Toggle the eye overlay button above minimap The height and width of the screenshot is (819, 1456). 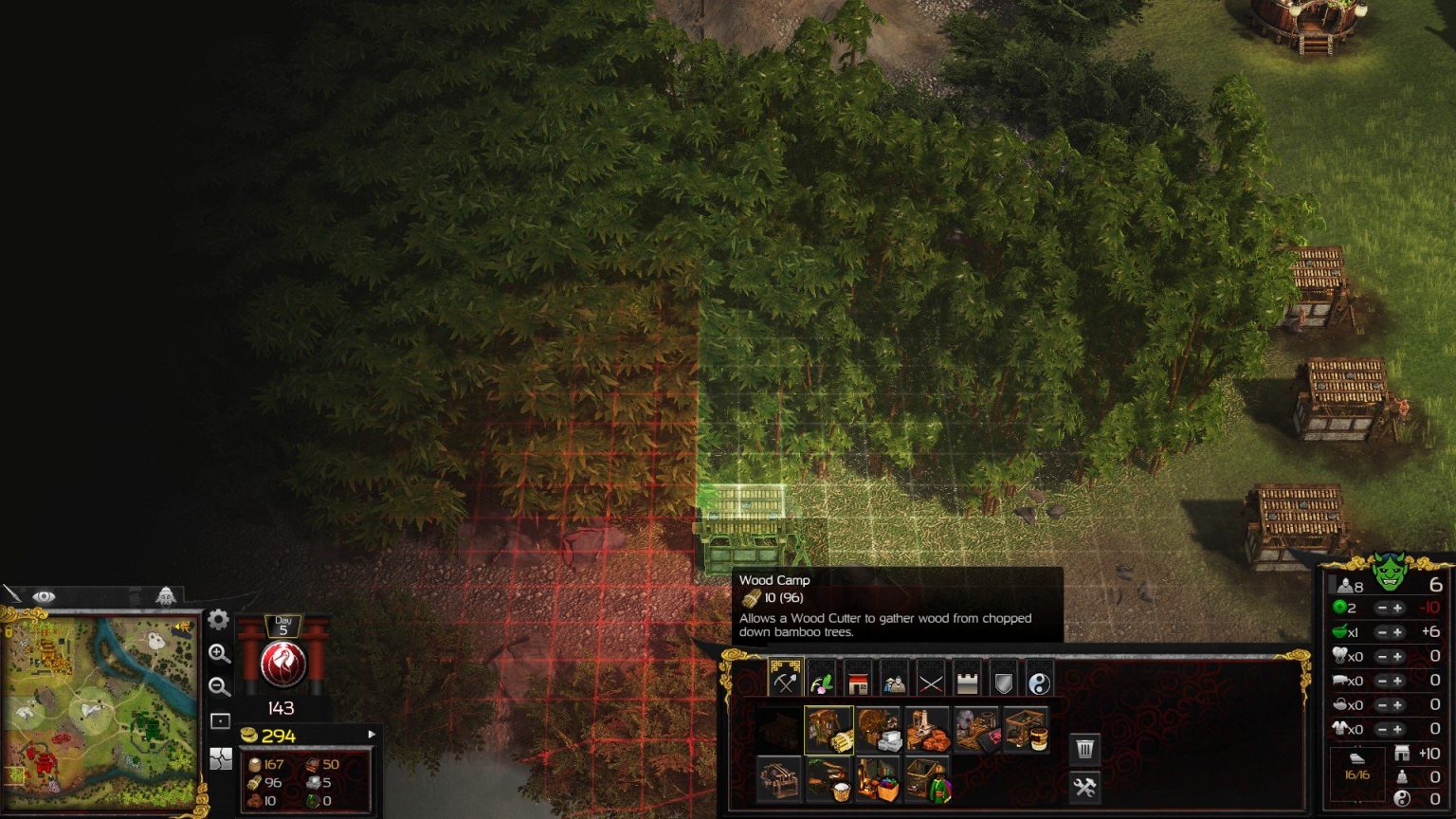click(43, 596)
